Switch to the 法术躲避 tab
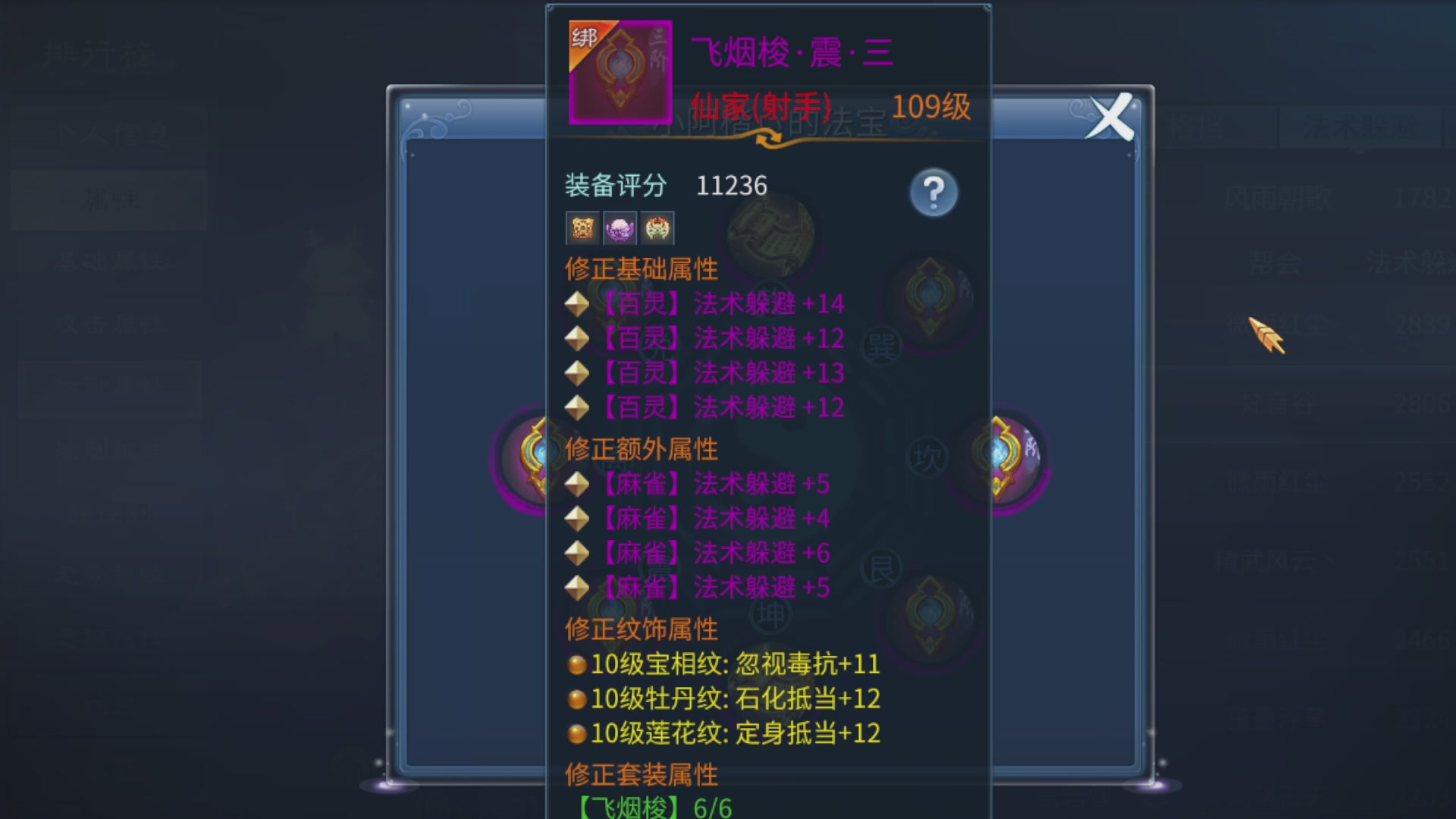1456x819 pixels. point(1357,127)
